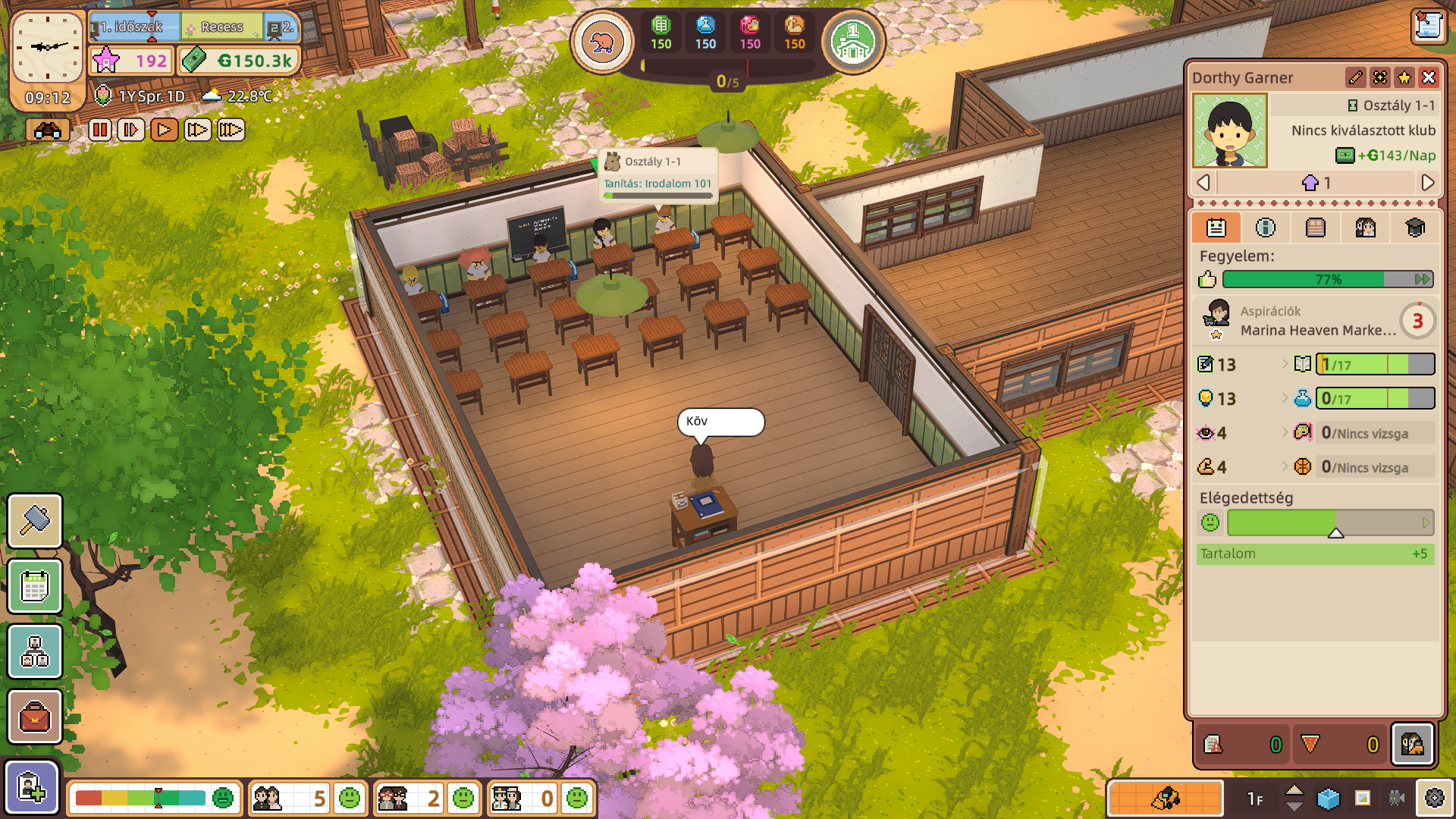This screenshot has height=819, width=1456.
Task: Toggle the binoculars view mode
Action: pos(47,130)
